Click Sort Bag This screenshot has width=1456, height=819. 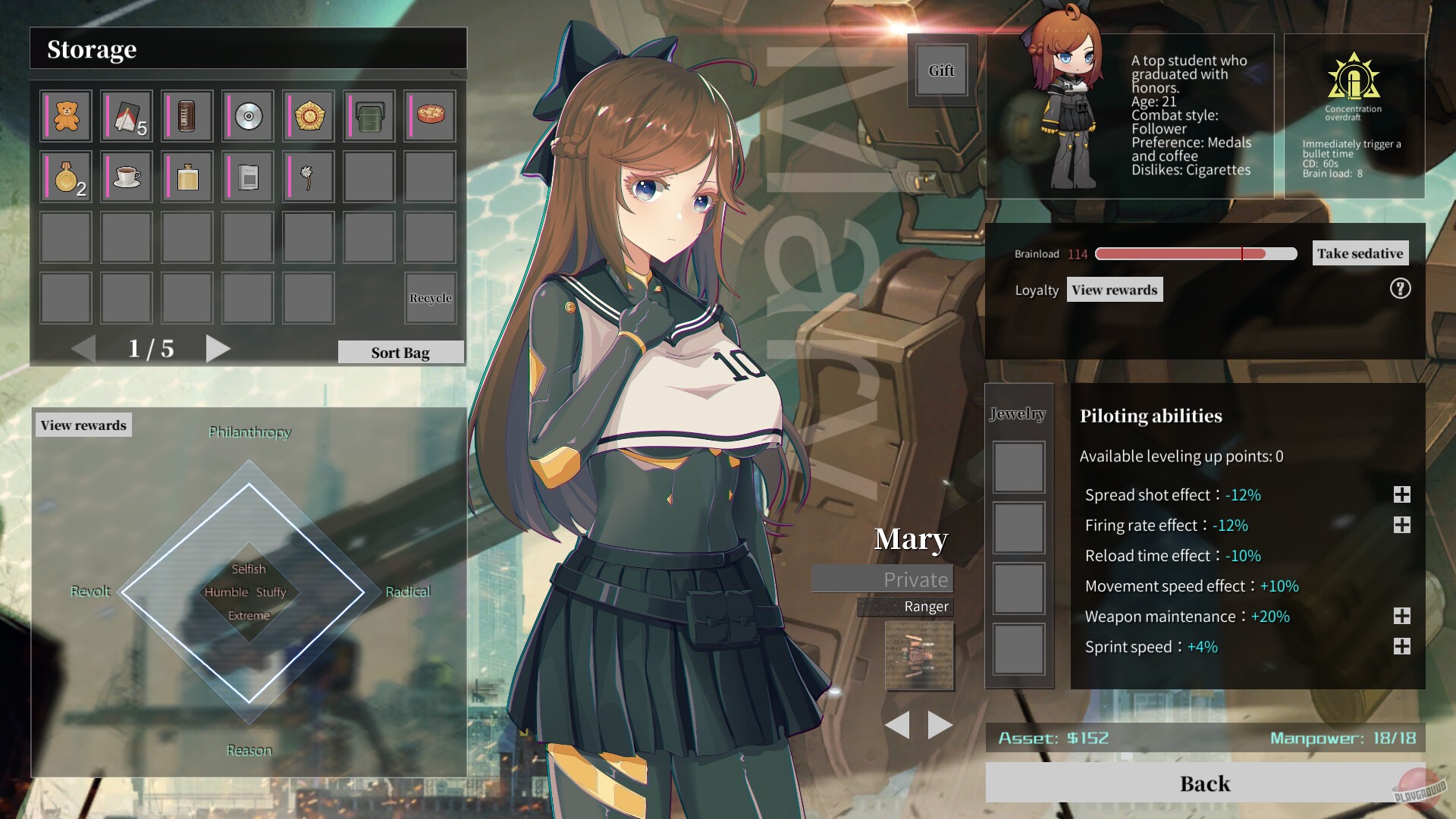click(x=400, y=352)
